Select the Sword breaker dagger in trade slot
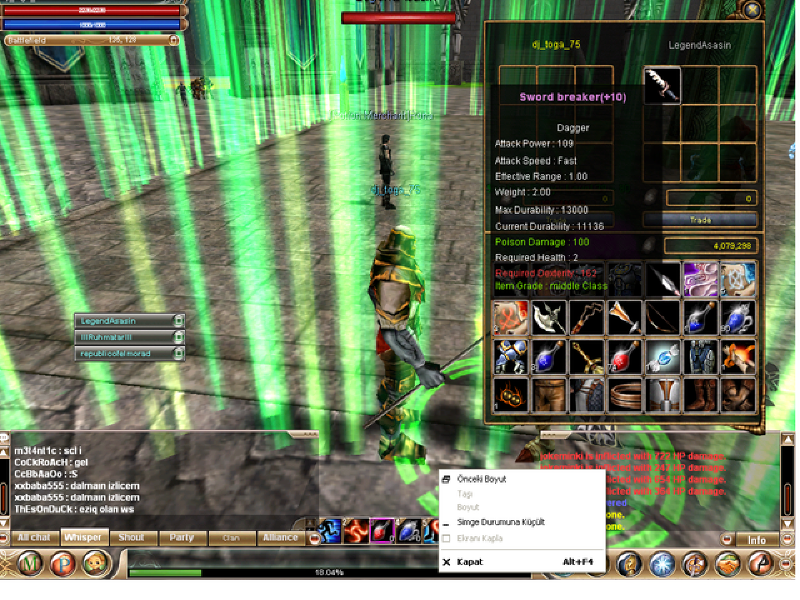The height and width of the screenshot is (600, 800). [x=662, y=85]
